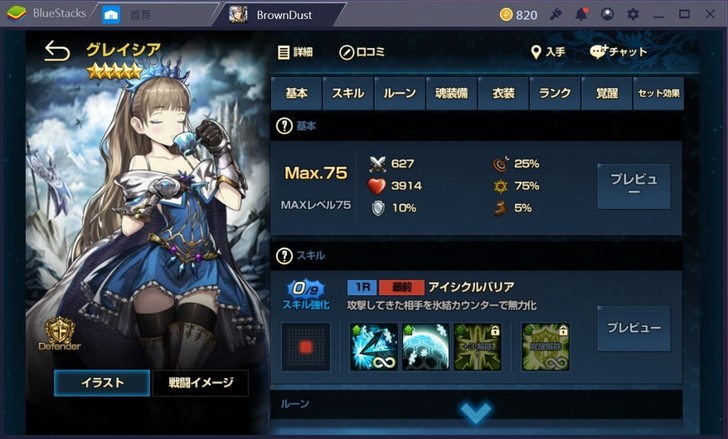Open the チャット chat window

point(619,52)
